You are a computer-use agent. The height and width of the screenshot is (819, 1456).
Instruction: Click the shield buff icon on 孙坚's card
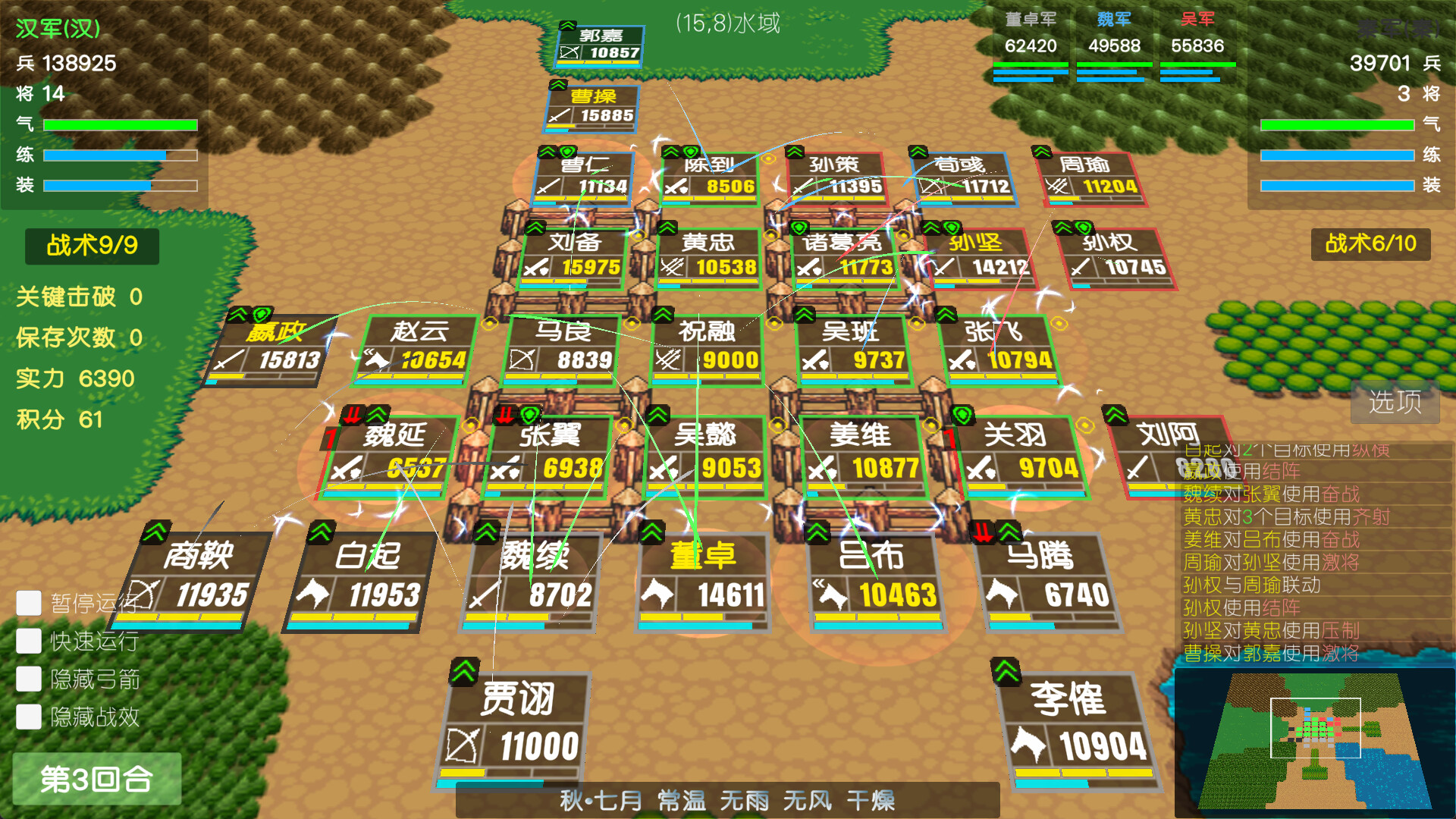pos(953,227)
